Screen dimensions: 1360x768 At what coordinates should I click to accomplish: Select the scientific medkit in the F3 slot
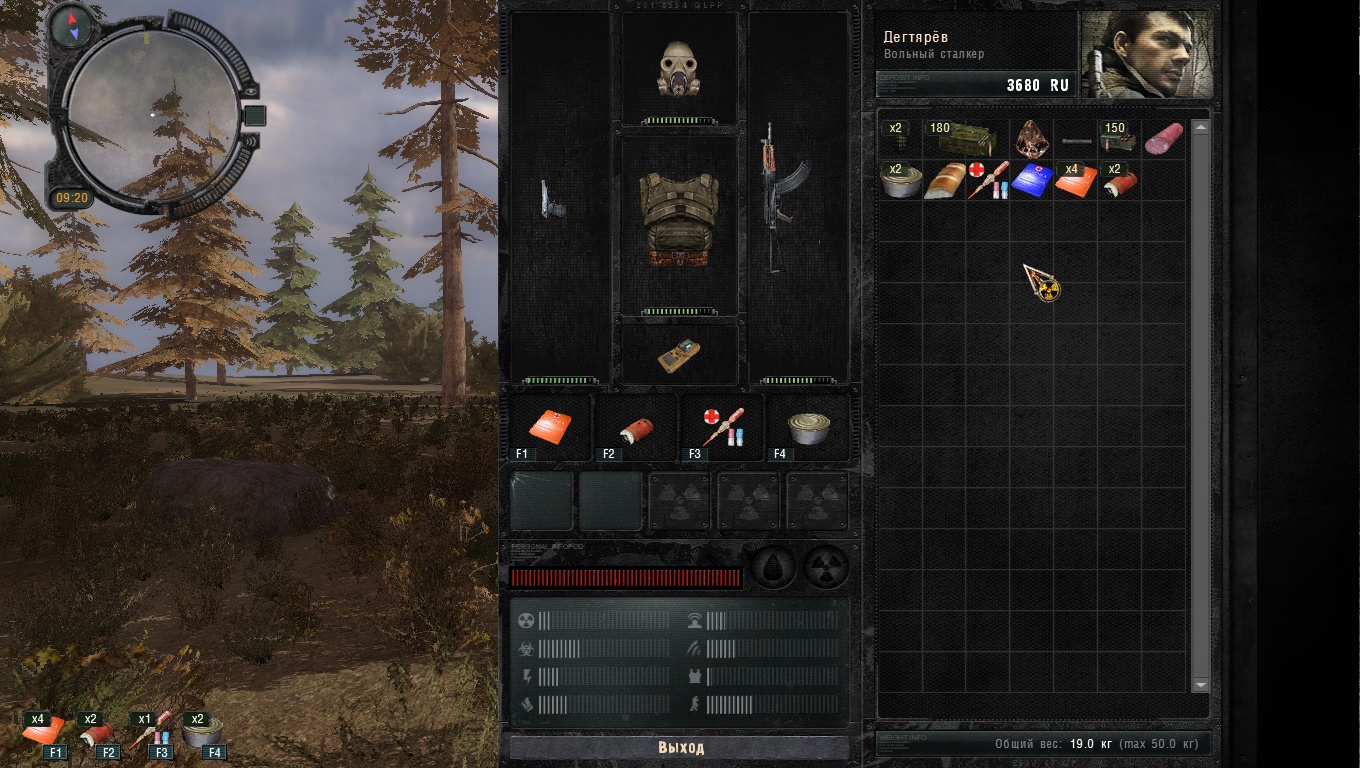tap(721, 425)
